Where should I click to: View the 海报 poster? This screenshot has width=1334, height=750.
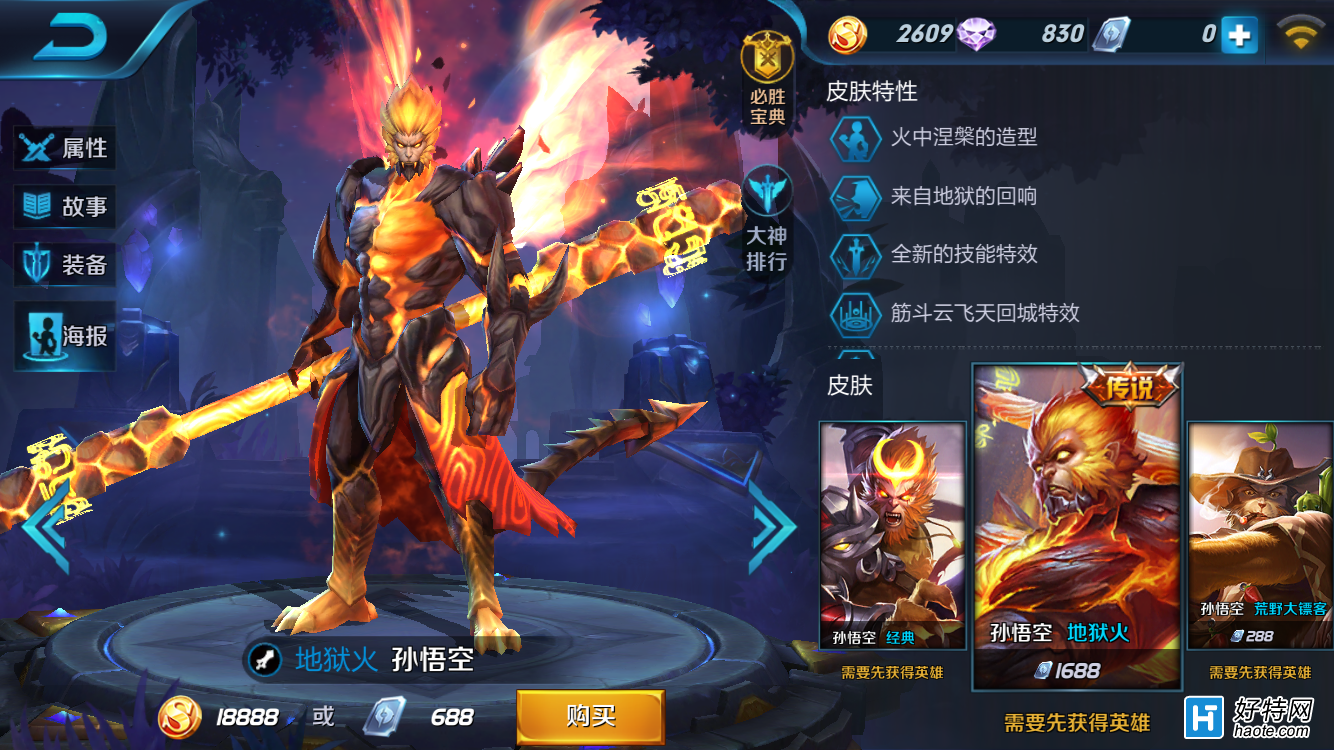click(65, 336)
